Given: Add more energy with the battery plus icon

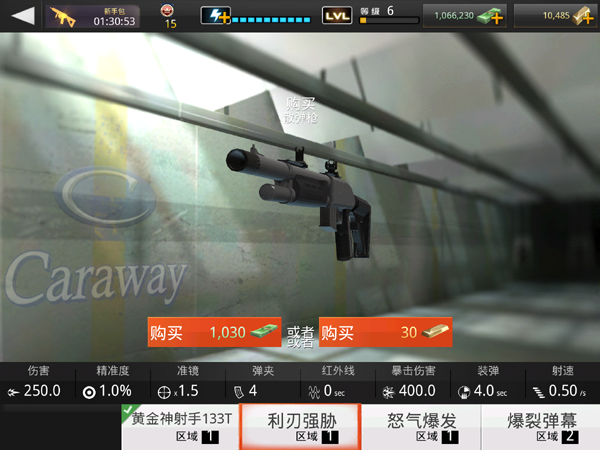Looking at the screenshot, I should [x=216, y=16].
